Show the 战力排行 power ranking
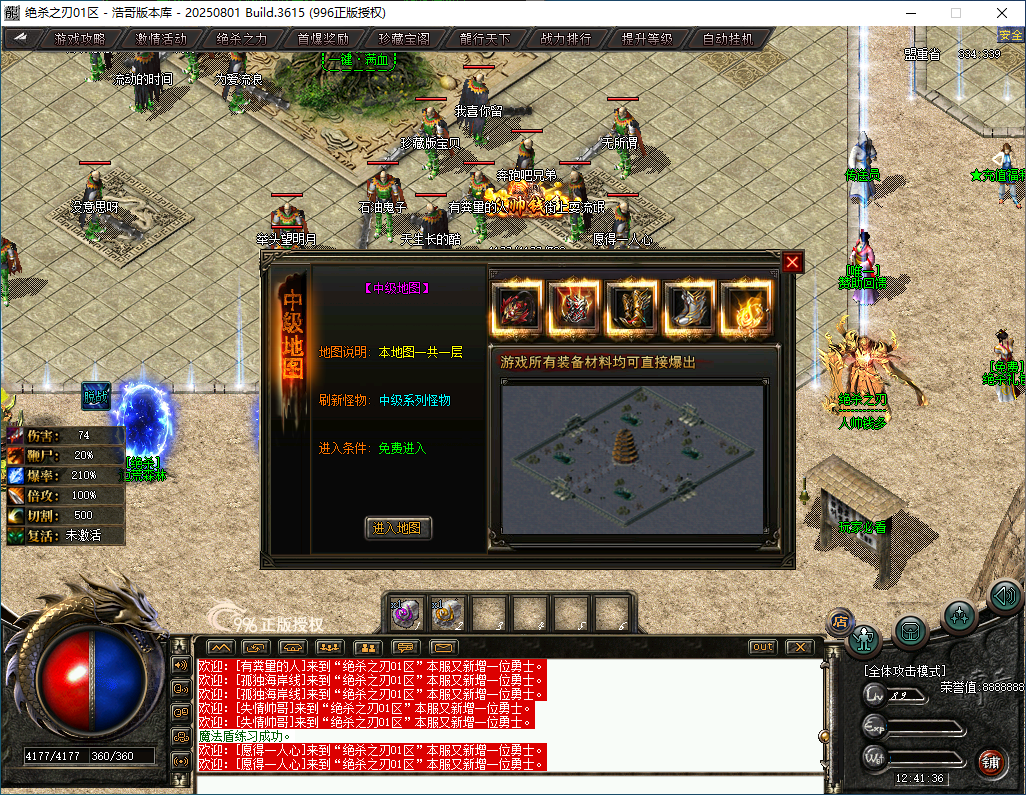Image resolution: width=1026 pixels, height=795 pixels. (566, 39)
